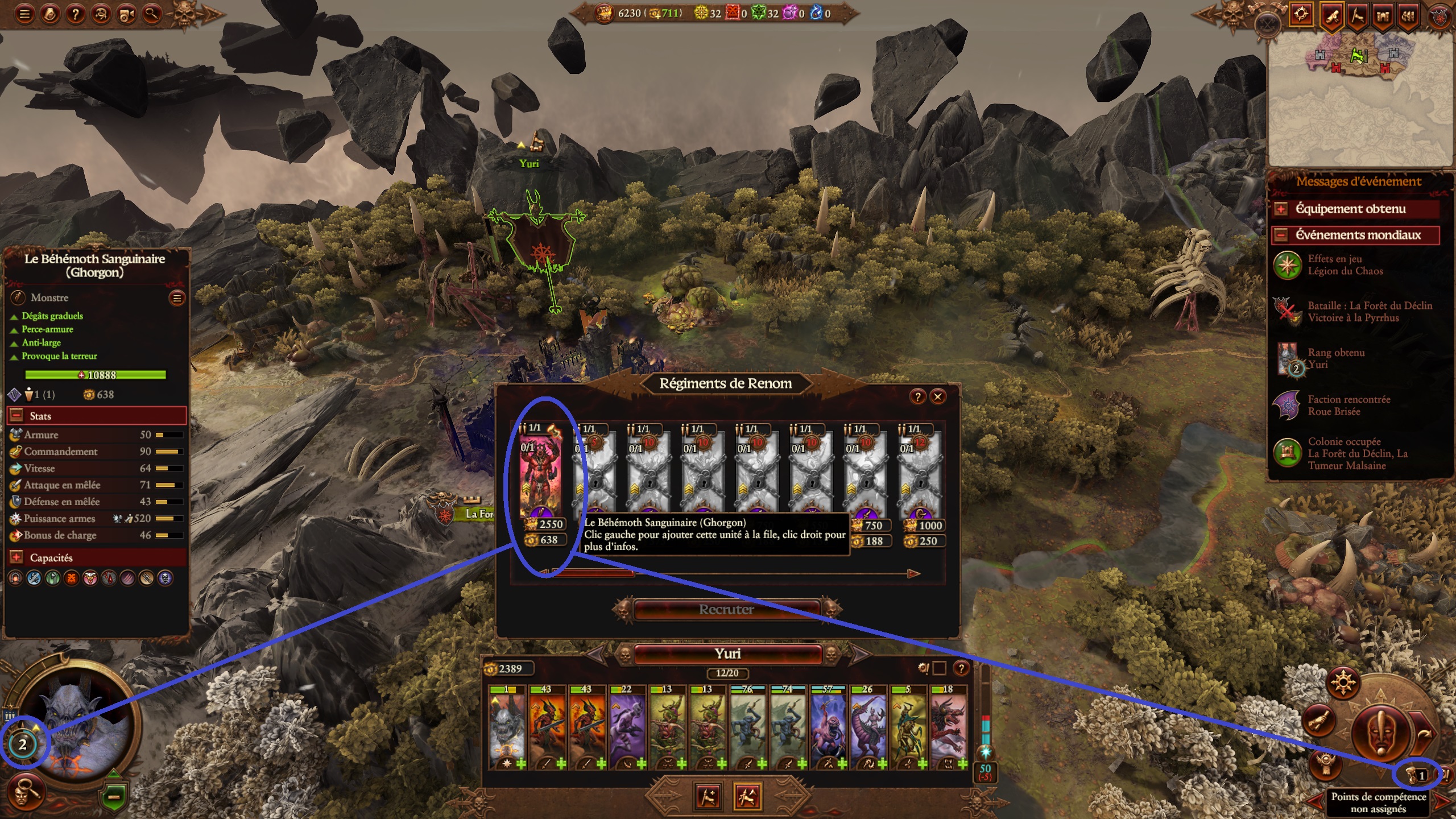Screen dimensions: 1456x819
Task: Expand the Équipement obtenu event message
Action: tap(1280, 209)
